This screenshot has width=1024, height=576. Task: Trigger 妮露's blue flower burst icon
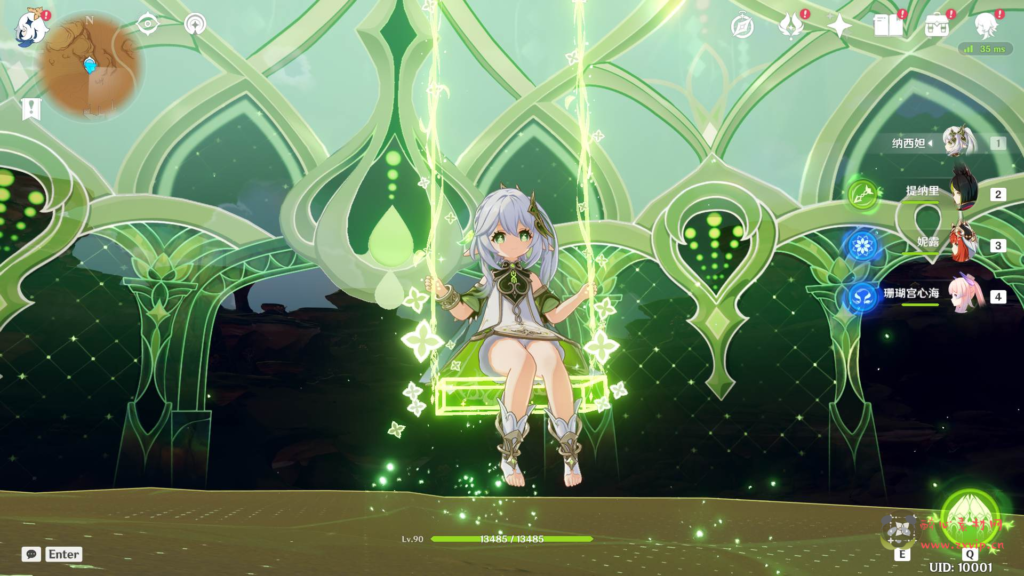point(862,245)
